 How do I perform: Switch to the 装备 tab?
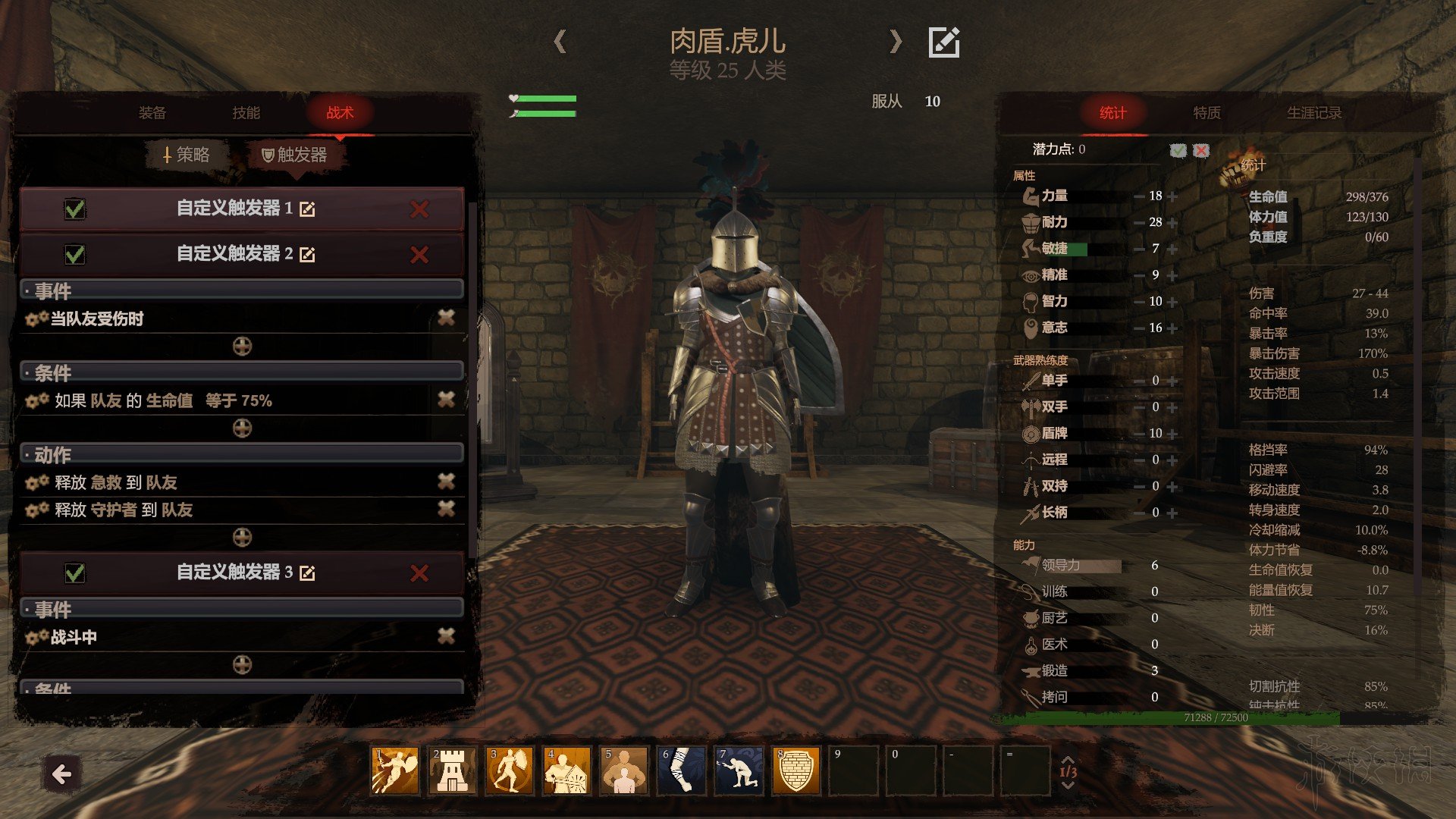click(152, 113)
